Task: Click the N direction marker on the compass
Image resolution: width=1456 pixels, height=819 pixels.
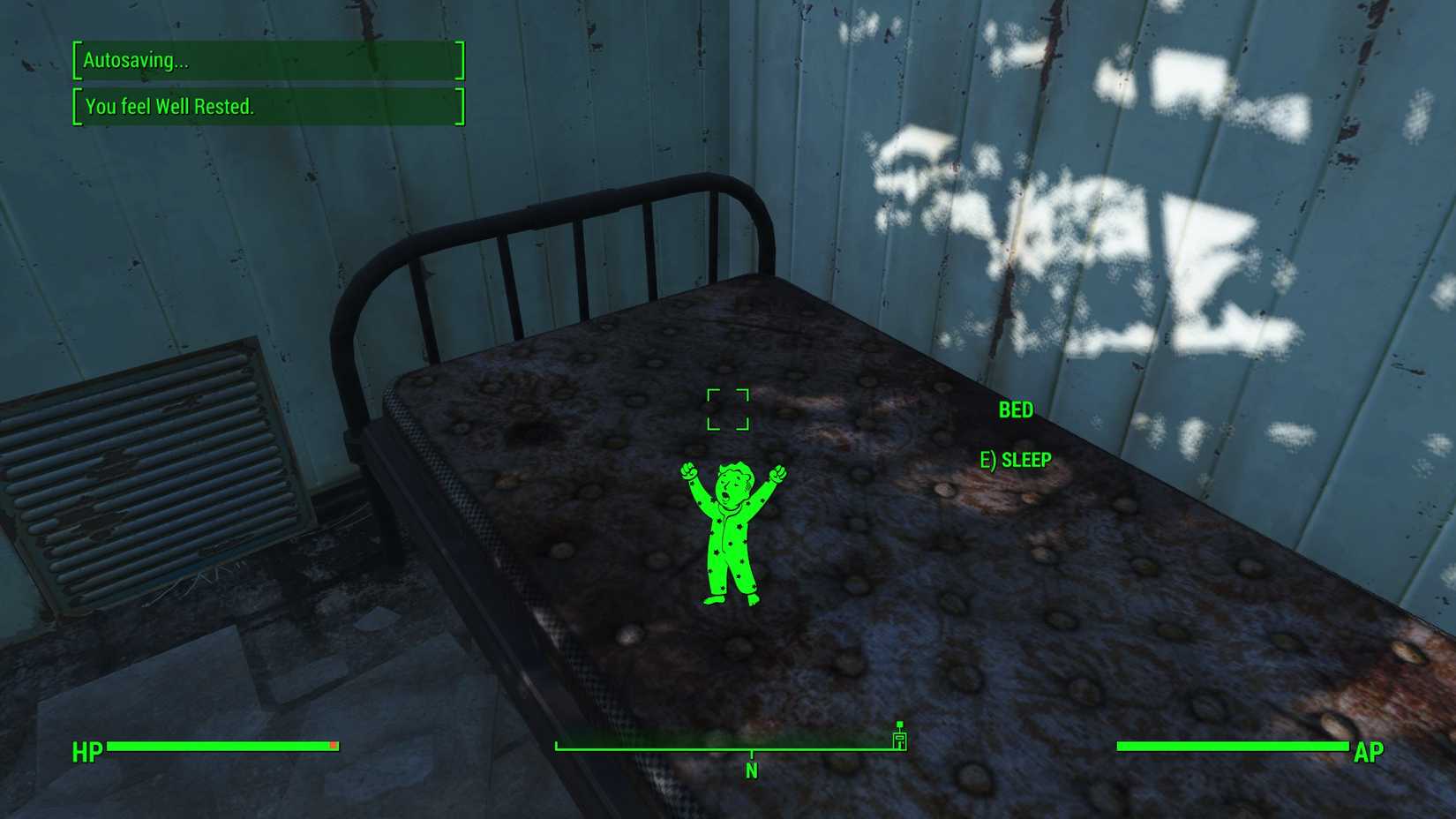Action: click(x=751, y=770)
